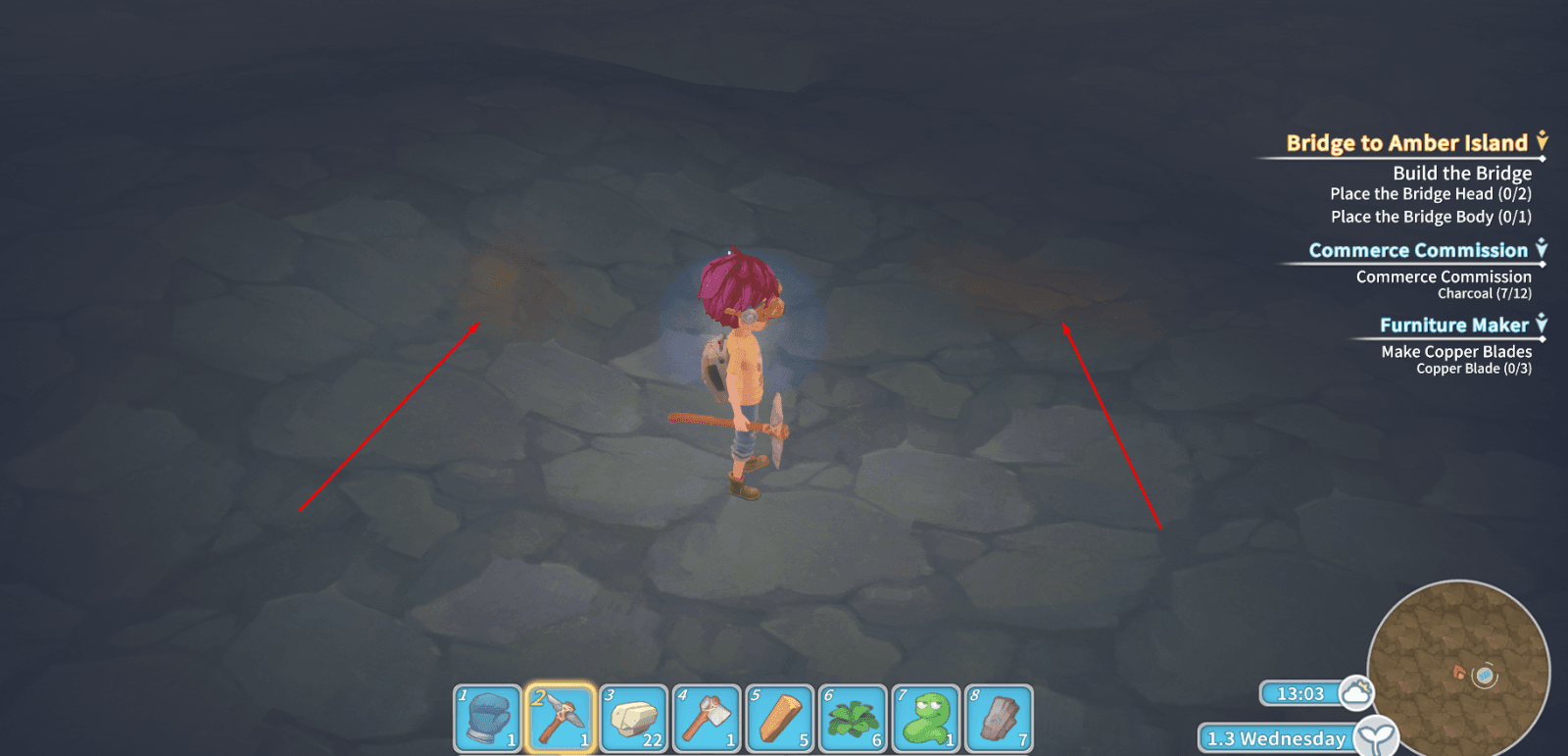Select the pickaxe in hotbar slot 2
The width and height of the screenshot is (1568, 756).
562,718
